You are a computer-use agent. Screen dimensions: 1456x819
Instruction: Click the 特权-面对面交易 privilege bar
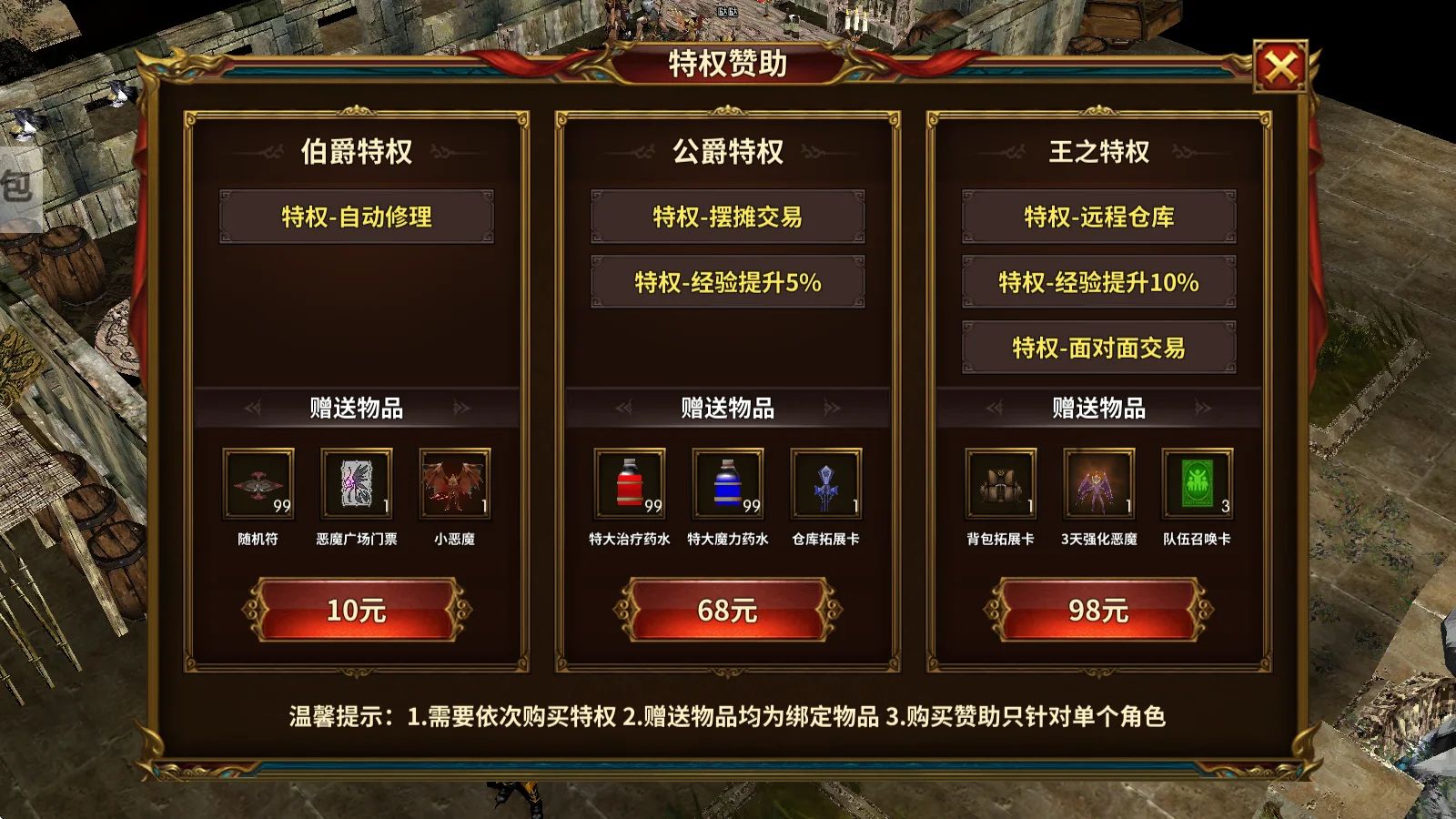[1098, 347]
